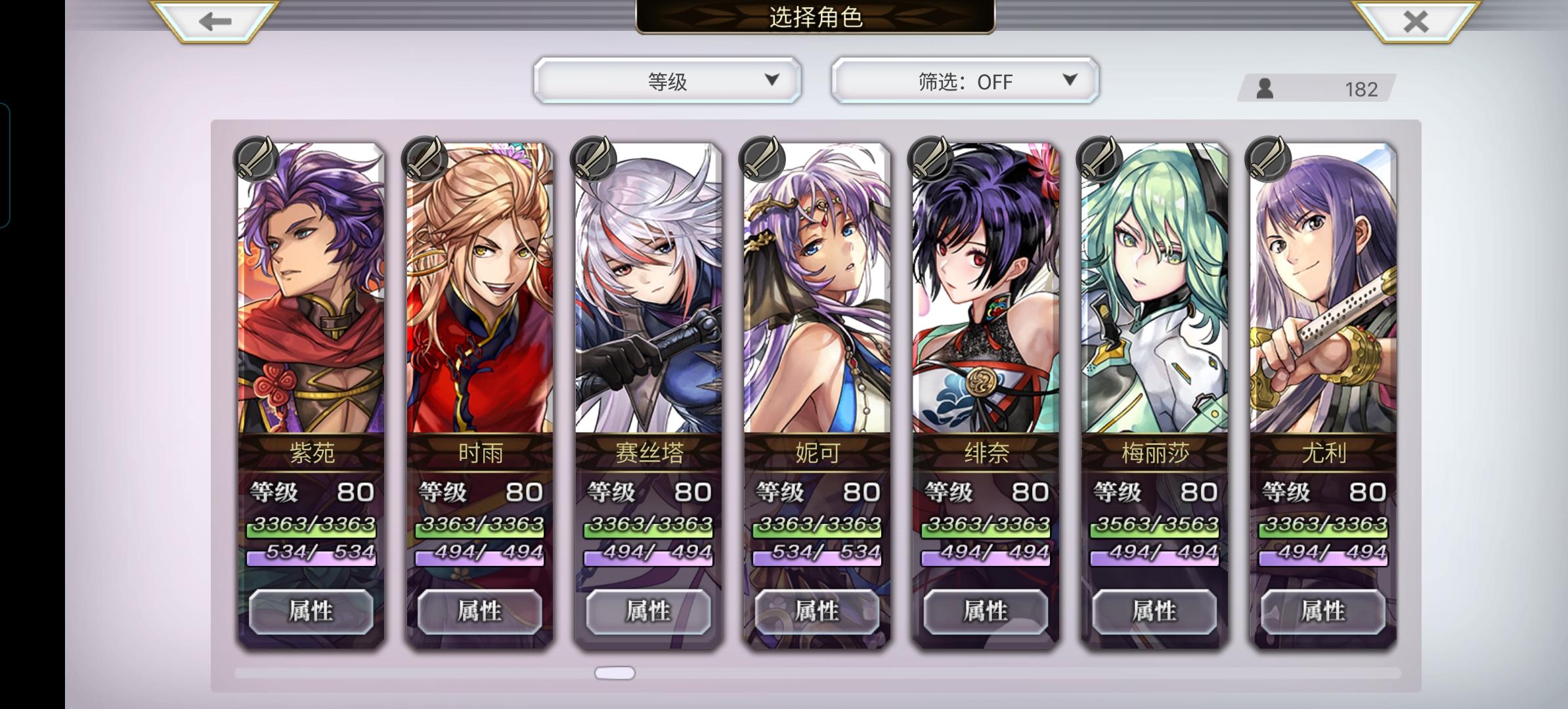
Task: Click the character count person icon showing 182
Action: point(1264,88)
